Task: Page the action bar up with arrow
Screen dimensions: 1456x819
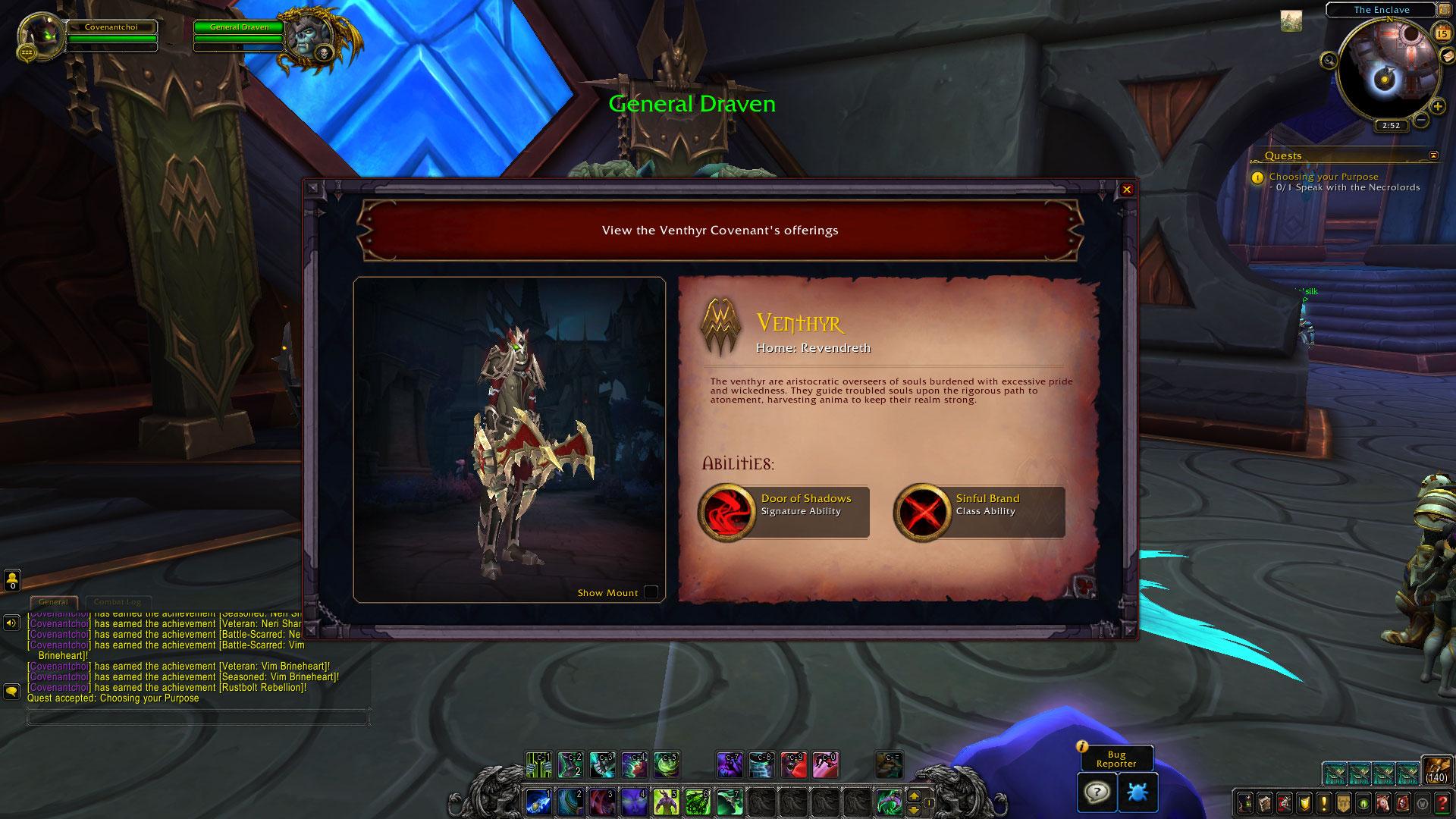Action: 914,796
